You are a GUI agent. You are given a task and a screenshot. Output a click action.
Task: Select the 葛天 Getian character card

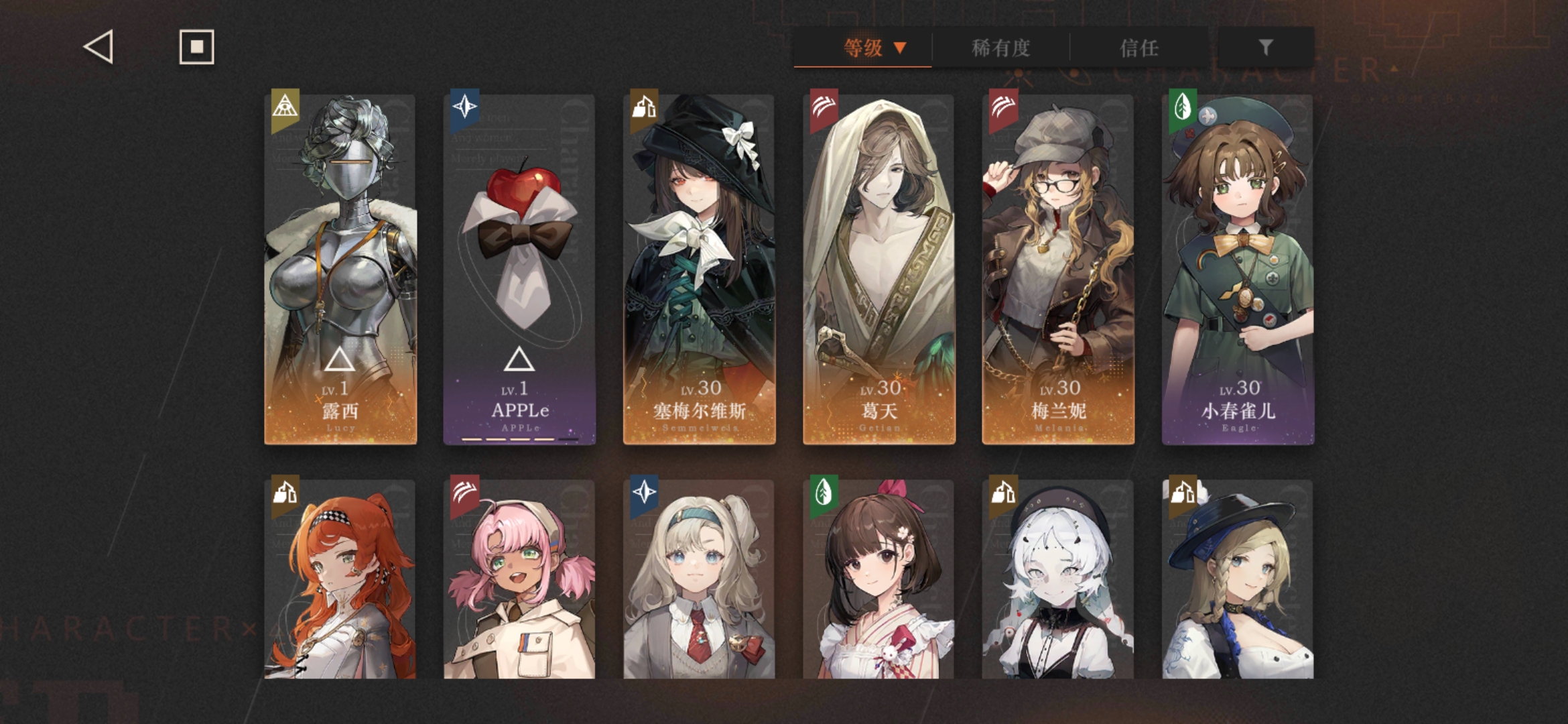[878, 269]
